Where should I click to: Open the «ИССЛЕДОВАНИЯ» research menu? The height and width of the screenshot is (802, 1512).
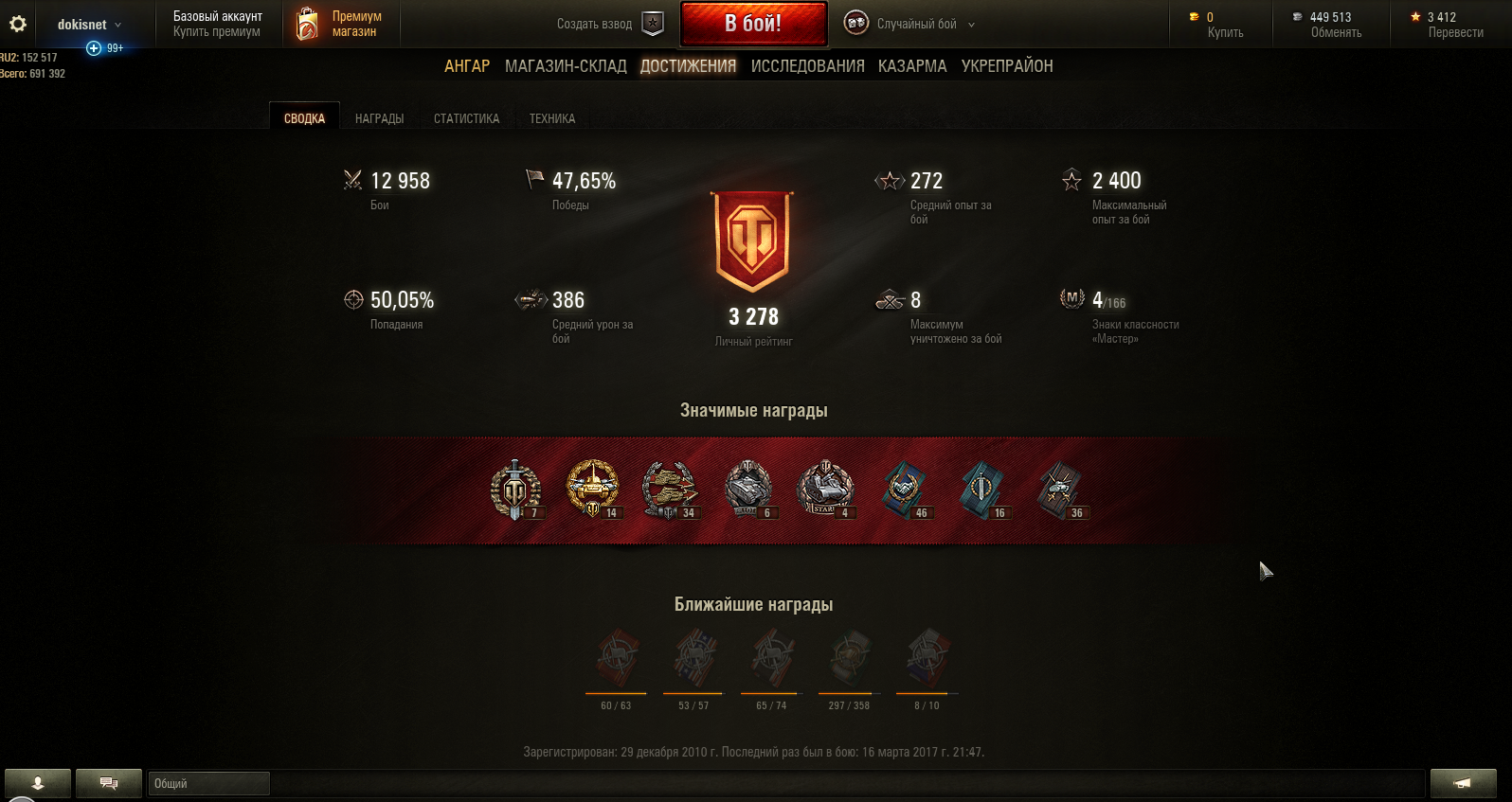click(x=807, y=66)
